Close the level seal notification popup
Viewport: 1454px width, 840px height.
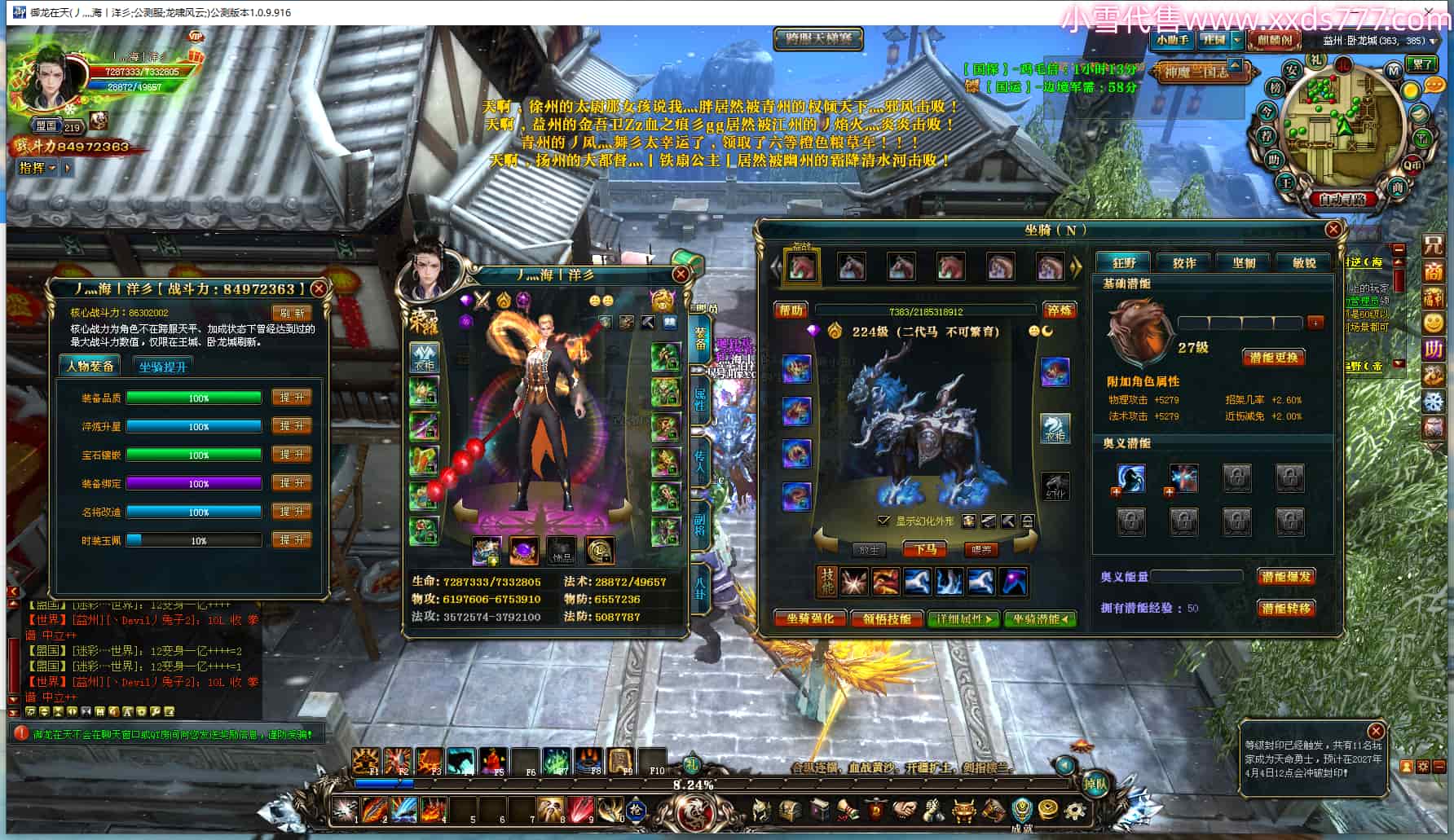(1376, 731)
